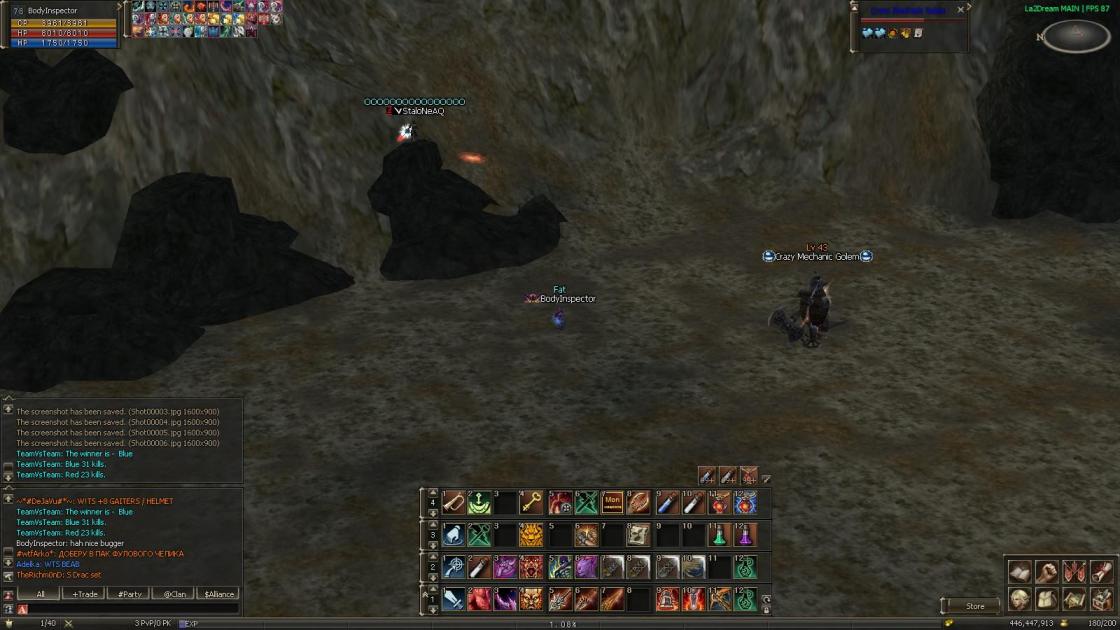Activate the green anchor skill icon

pos(480,501)
